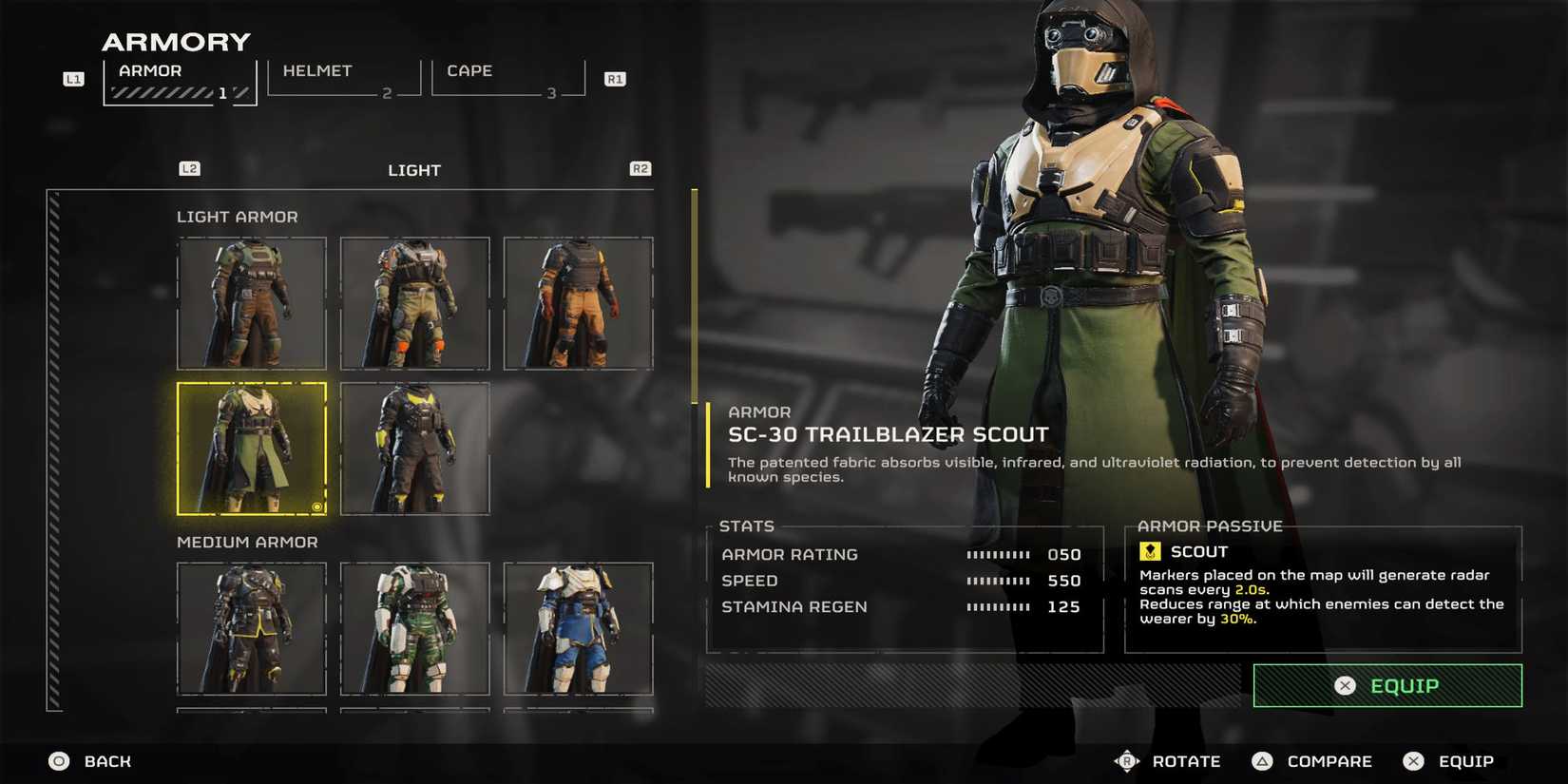The width and height of the screenshot is (1568, 784).
Task: Click the X Equip icon in bottom bar
Action: point(1413,760)
